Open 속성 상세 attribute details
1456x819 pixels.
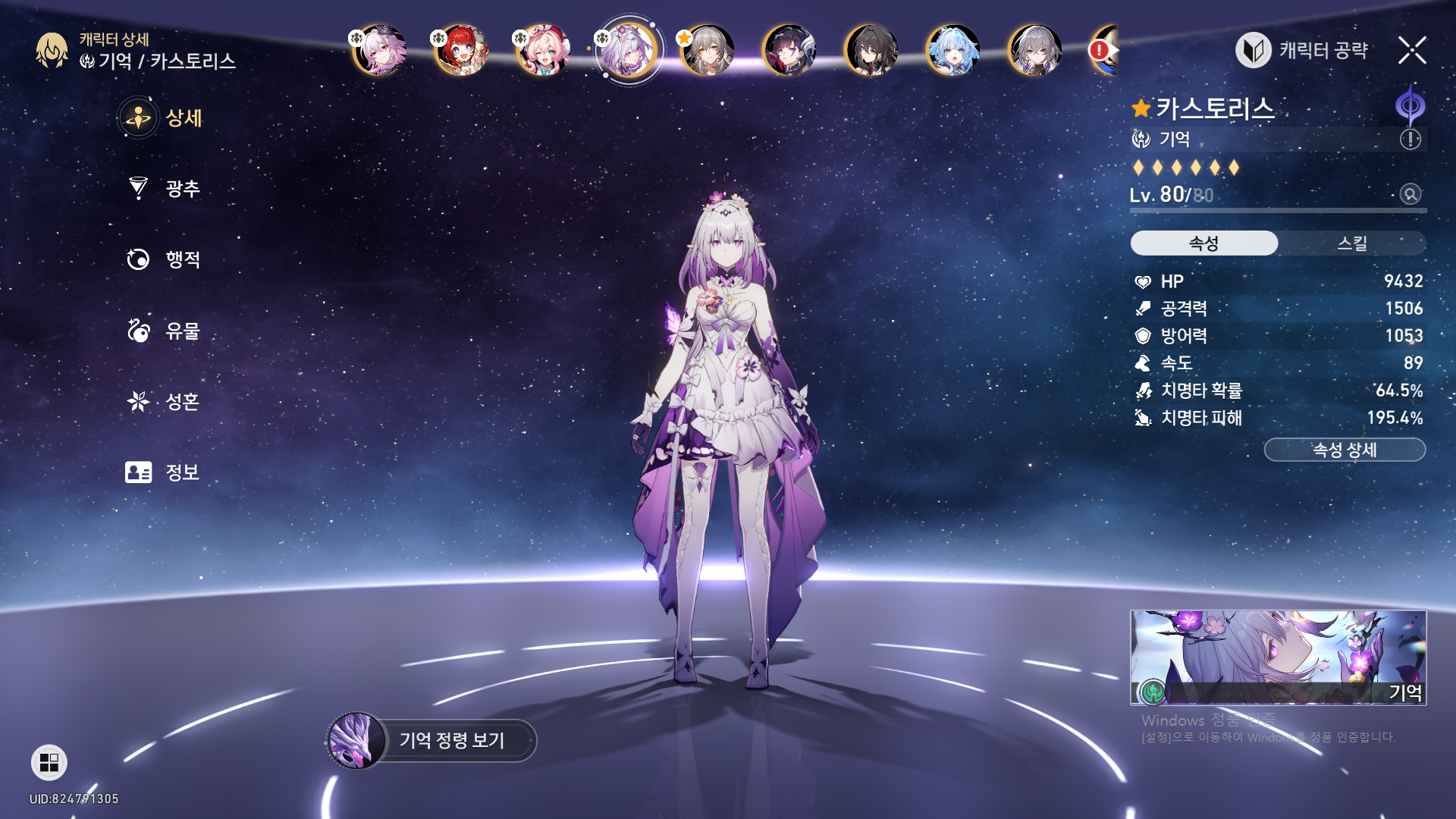point(1345,450)
